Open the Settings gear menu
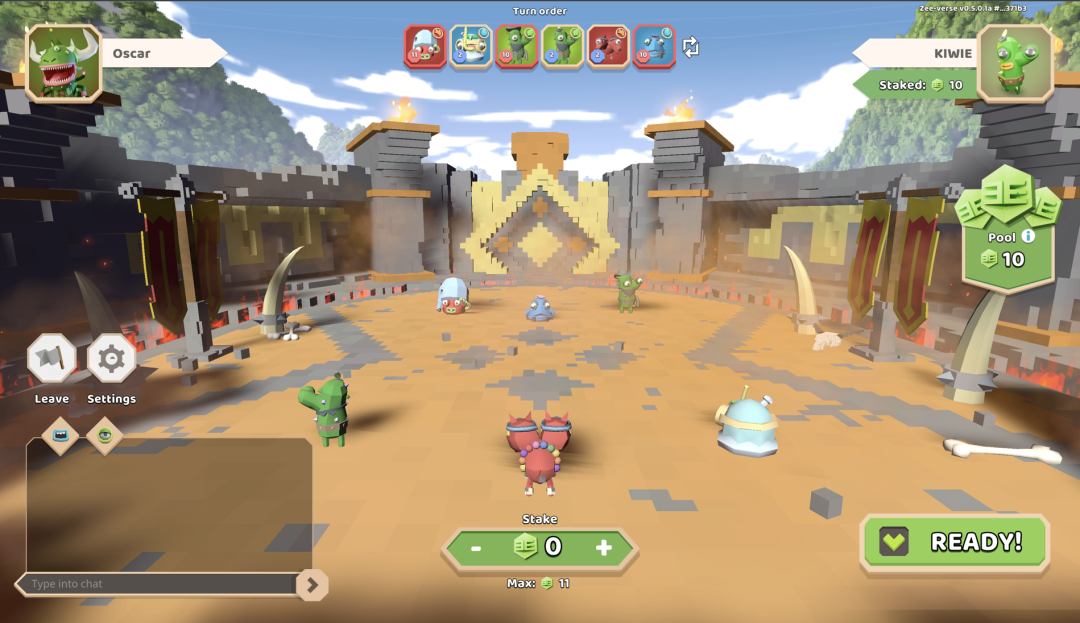The width and height of the screenshot is (1080, 623). 111,359
